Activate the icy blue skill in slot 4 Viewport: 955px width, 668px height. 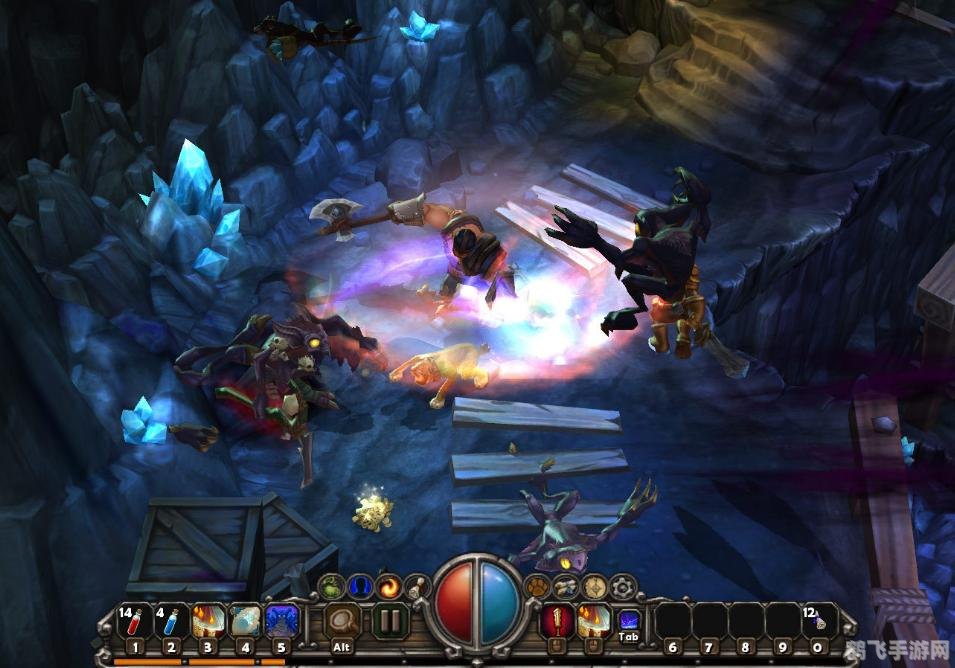coord(245,623)
